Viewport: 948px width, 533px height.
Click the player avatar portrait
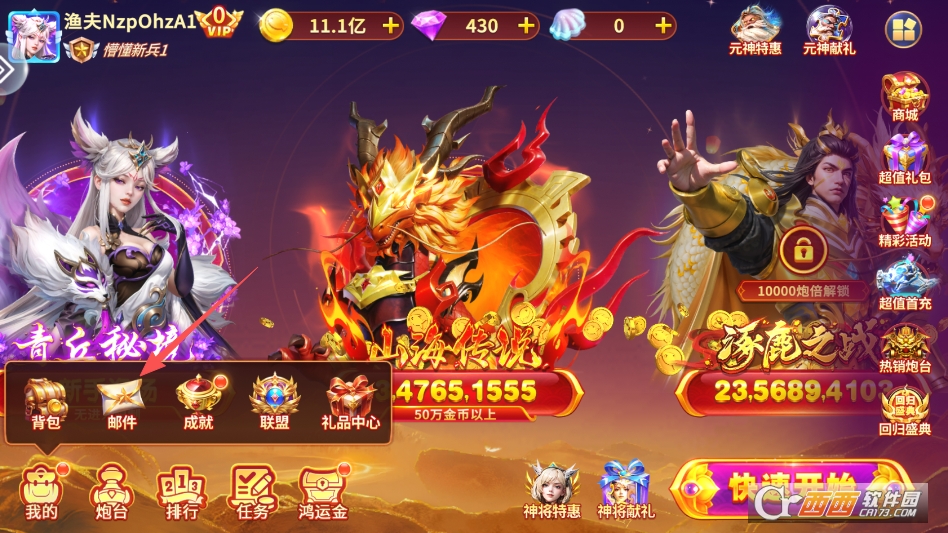tap(32, 32)
